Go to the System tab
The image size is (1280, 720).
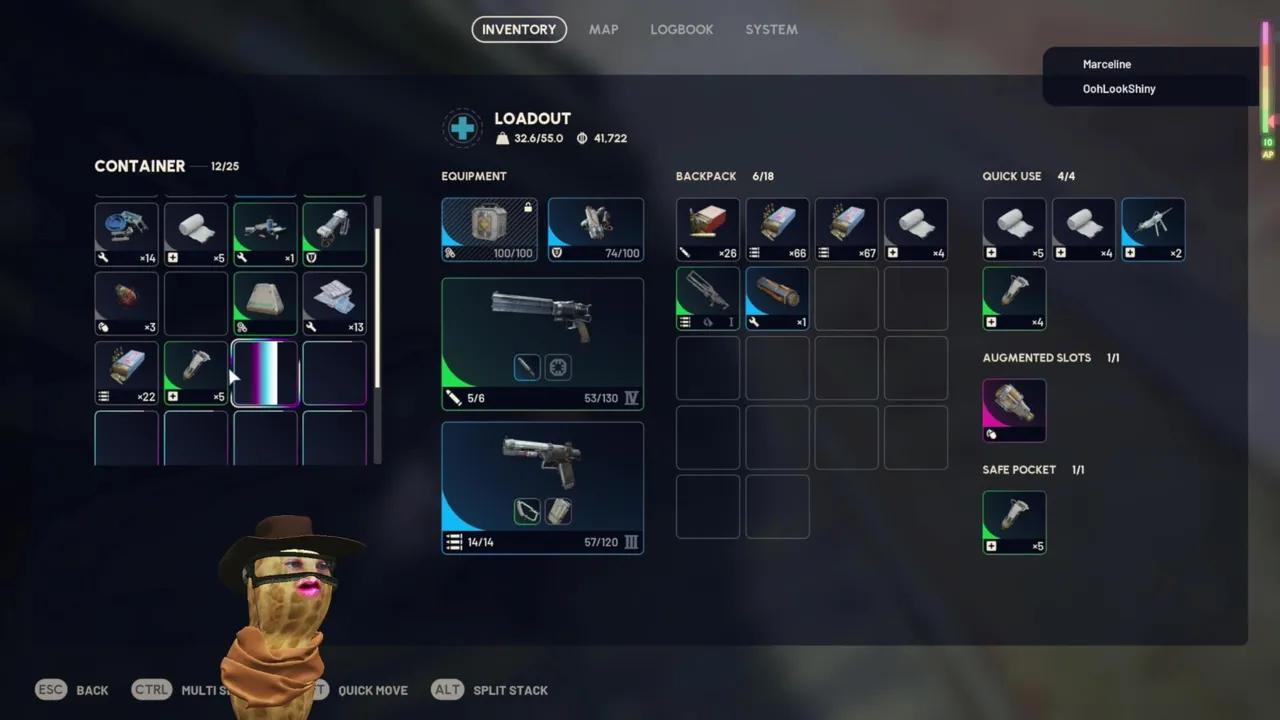click(x=771, y=30)
